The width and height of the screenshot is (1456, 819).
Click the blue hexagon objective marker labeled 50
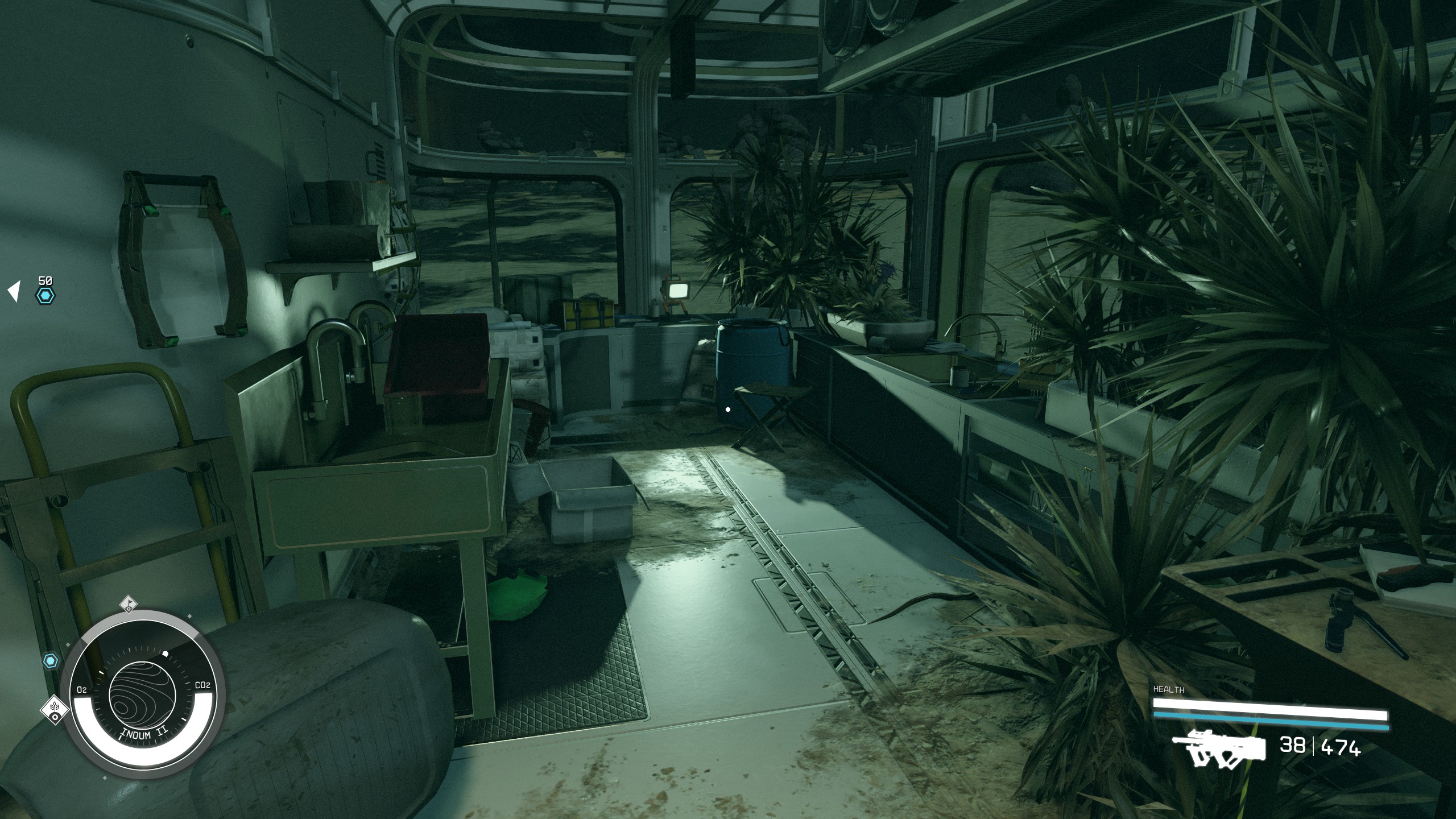click(x=45, y=296)
